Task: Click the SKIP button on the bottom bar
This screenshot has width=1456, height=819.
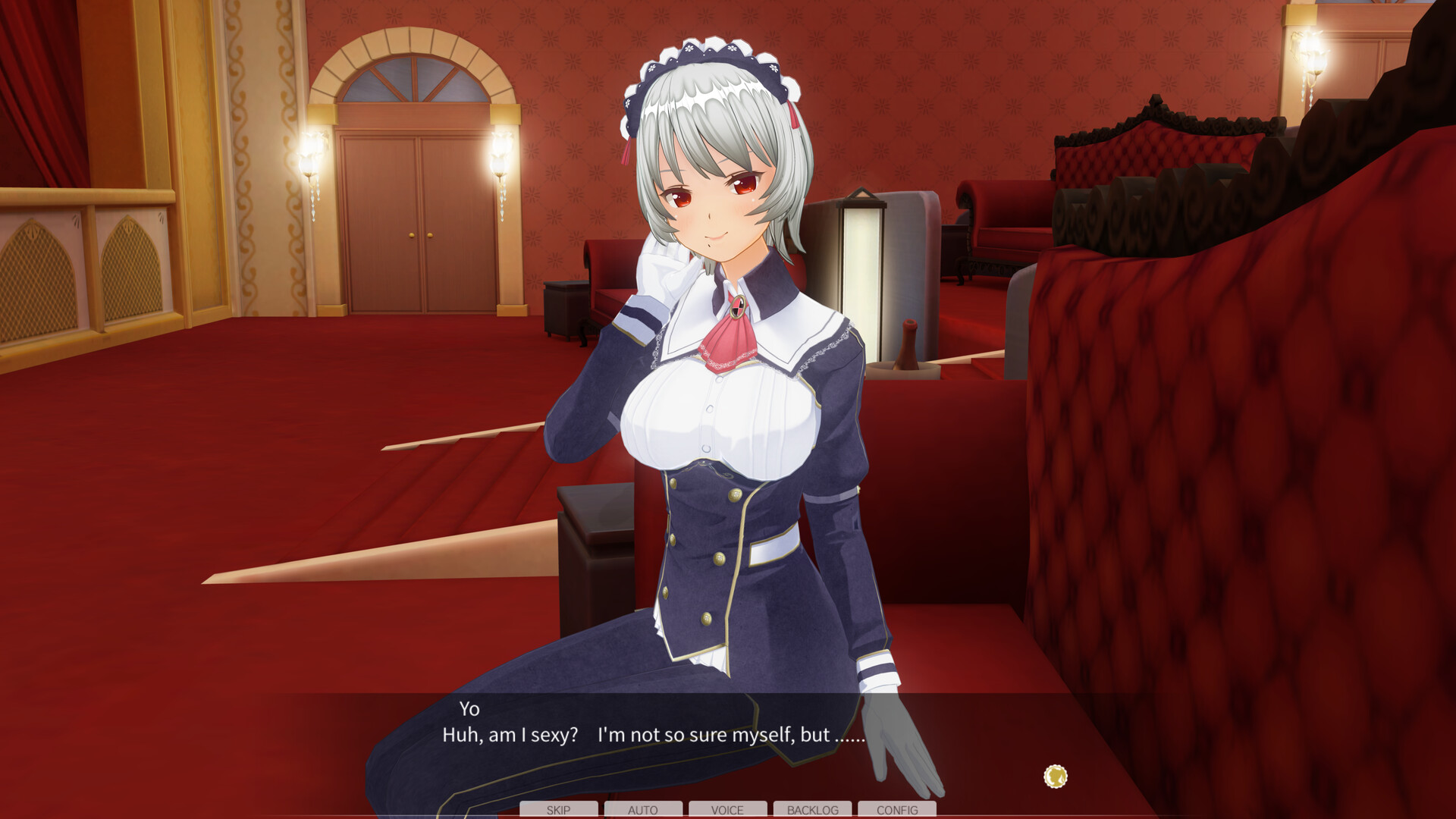Action: [x=558, y=810]
